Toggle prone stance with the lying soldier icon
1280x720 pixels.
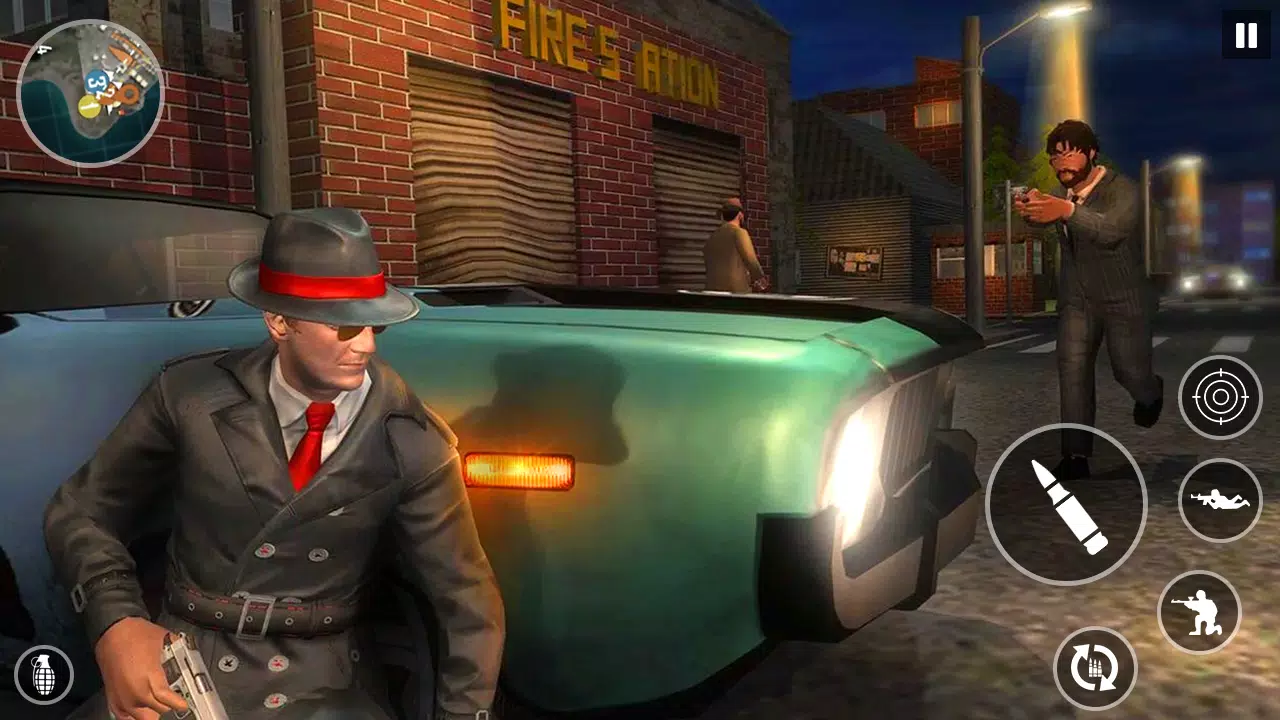coord(1221,500)
